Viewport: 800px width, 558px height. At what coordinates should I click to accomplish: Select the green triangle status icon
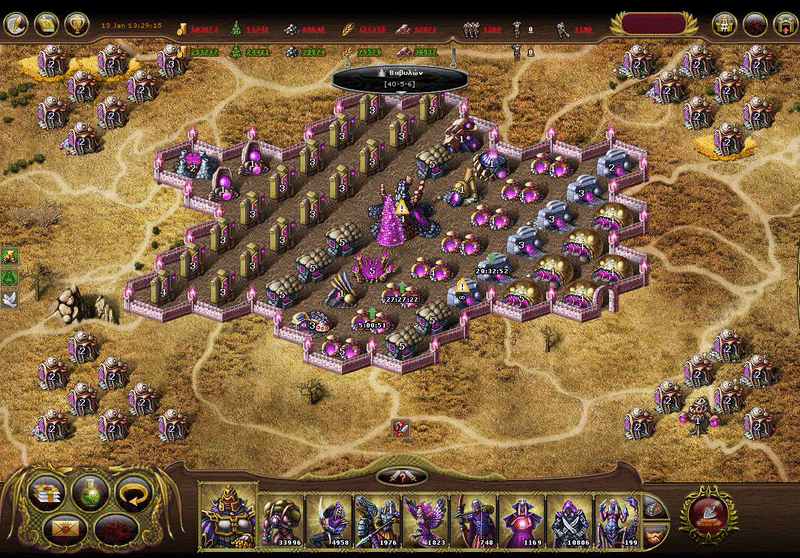pos(10,277)
